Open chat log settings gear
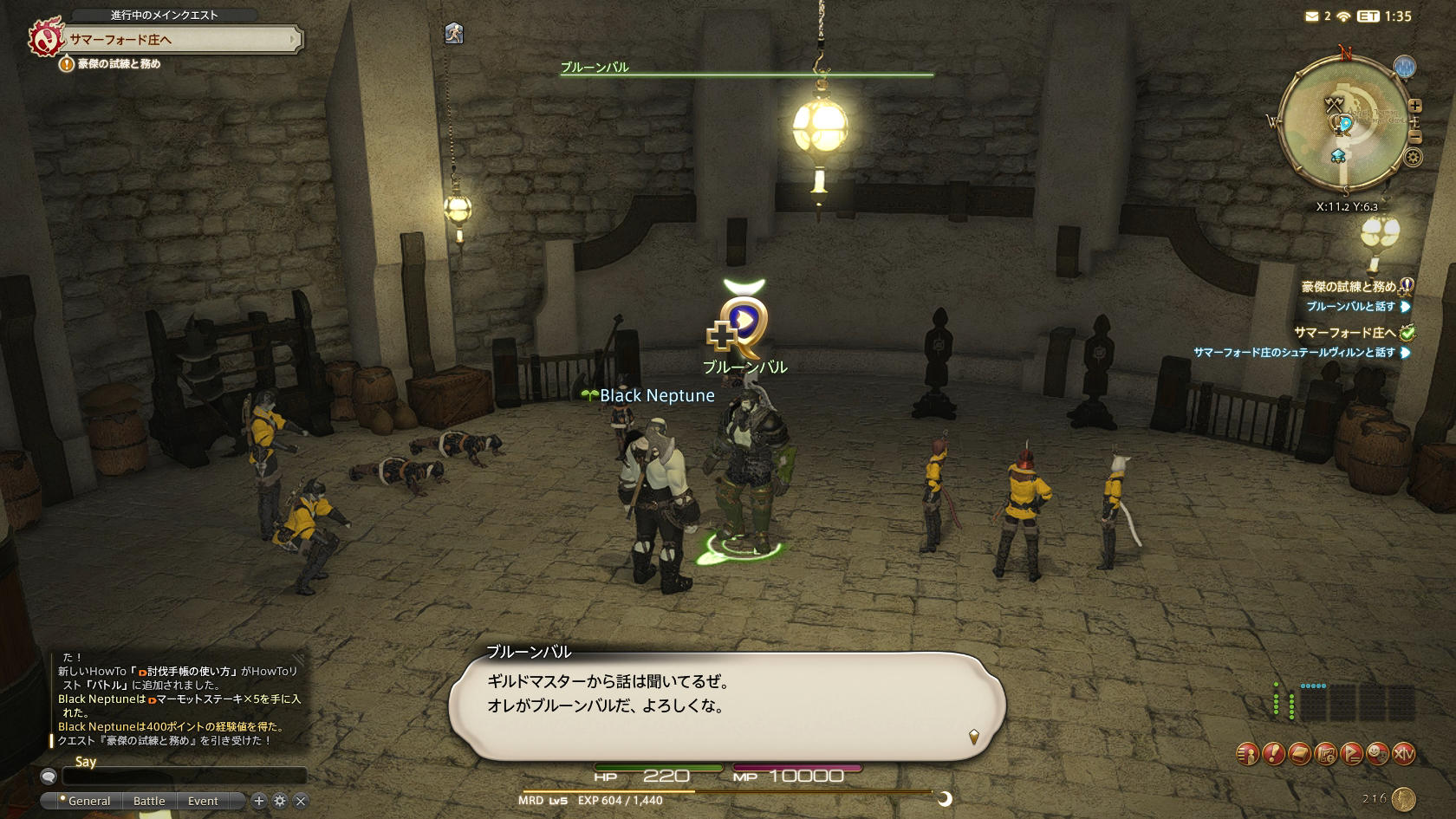 tap(279, 801)
